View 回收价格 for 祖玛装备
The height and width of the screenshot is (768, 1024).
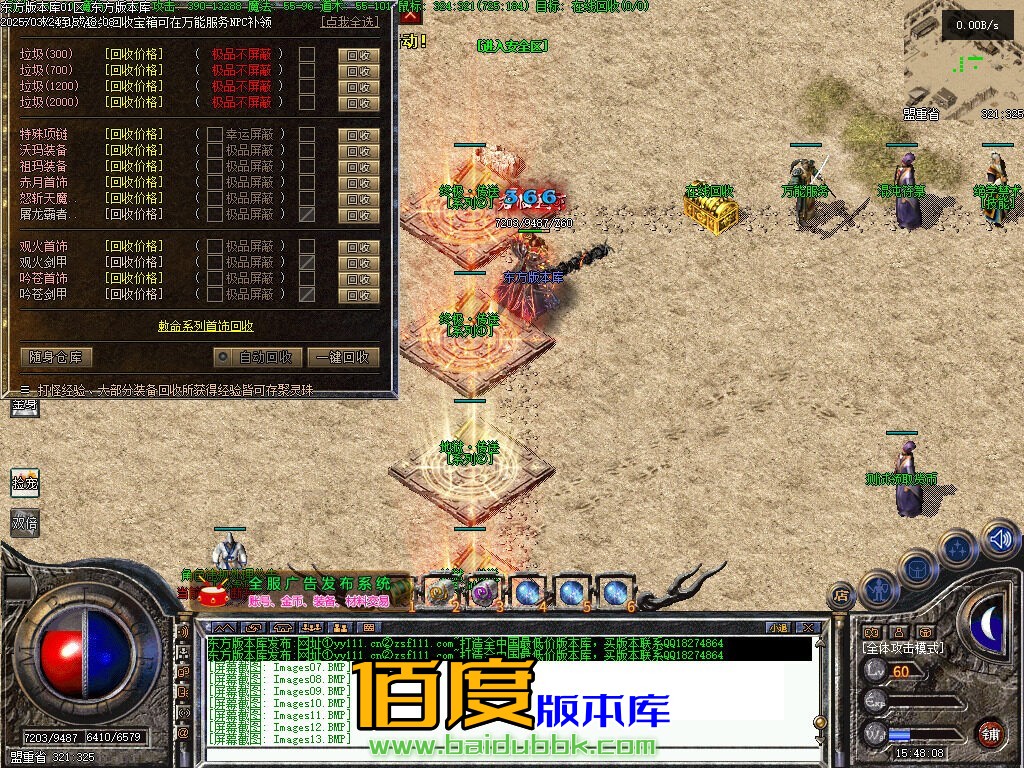[133, 166]
